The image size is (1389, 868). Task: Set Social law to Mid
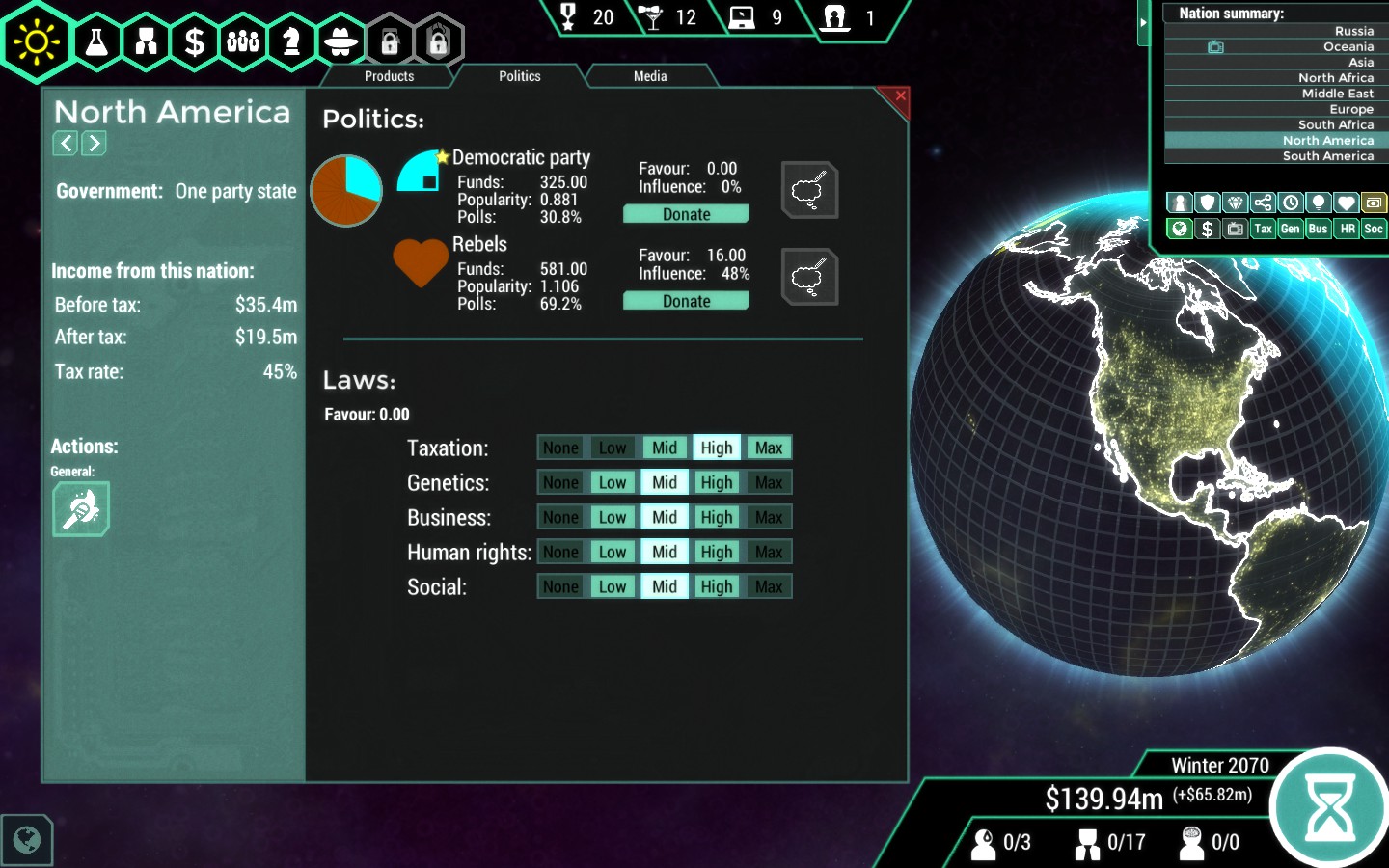(665, 586)
